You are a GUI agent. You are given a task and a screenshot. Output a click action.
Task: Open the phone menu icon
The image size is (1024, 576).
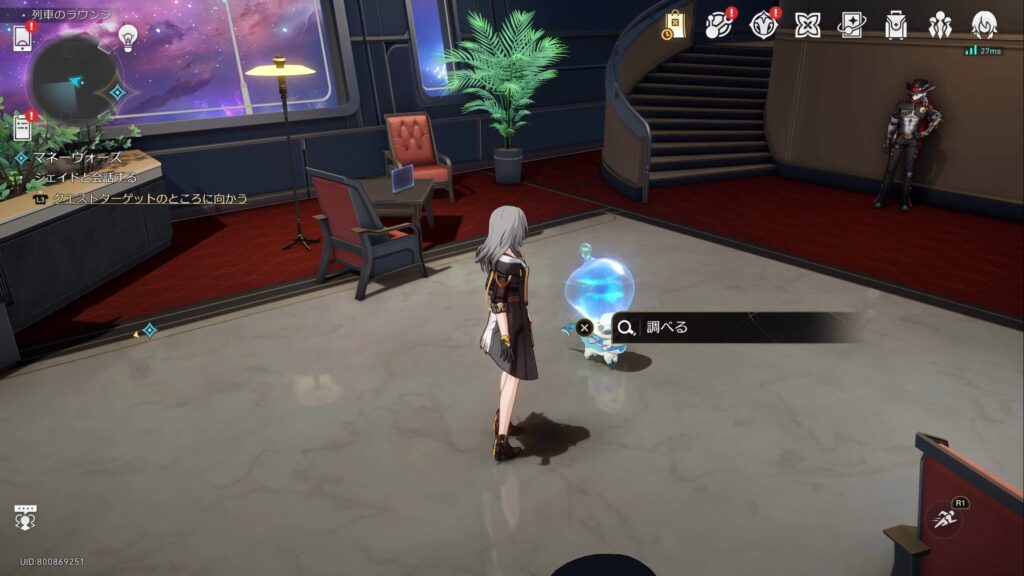tap(22, 38)
